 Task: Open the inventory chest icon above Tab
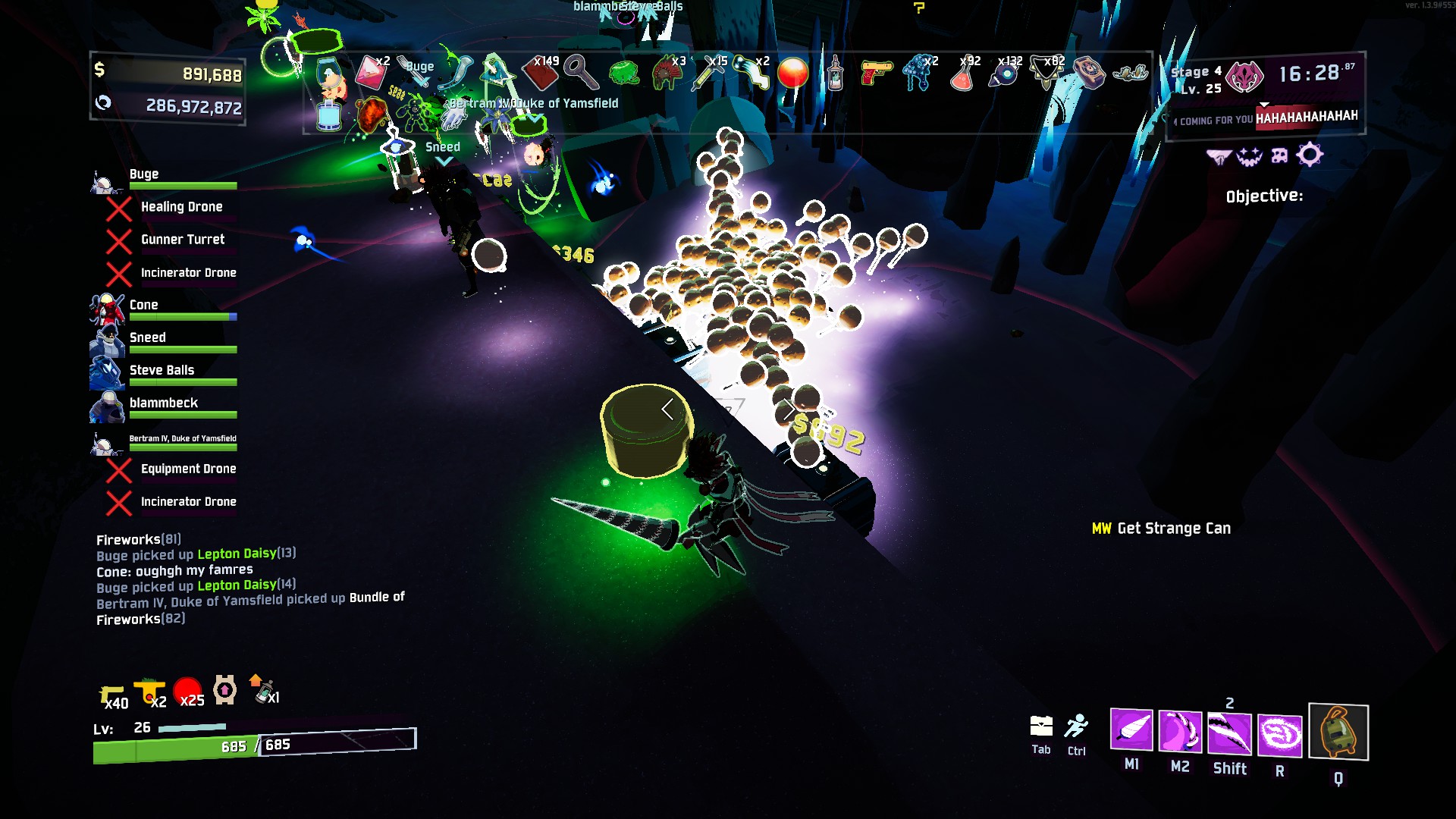pos(1041,726)
